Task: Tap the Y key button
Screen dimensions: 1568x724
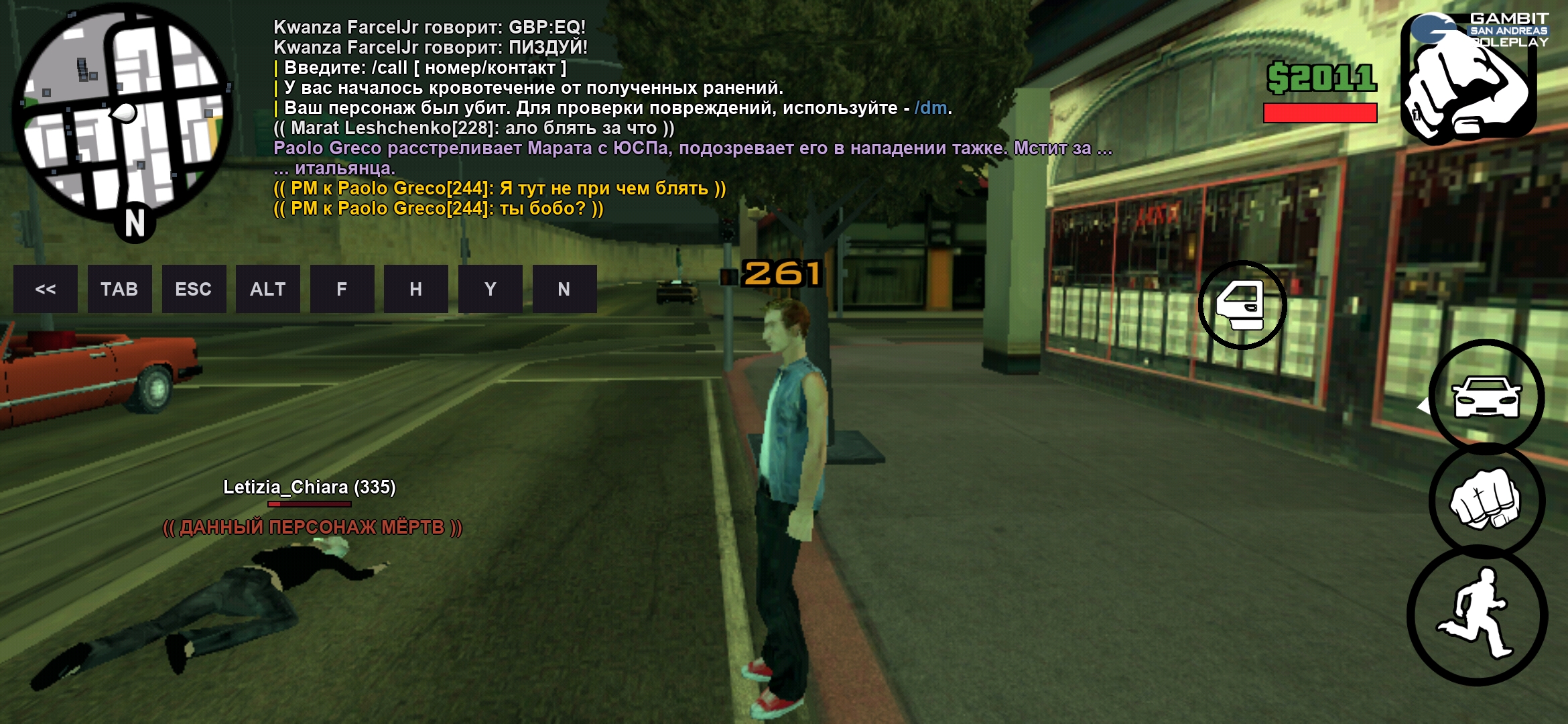Action: coord(491,289)
